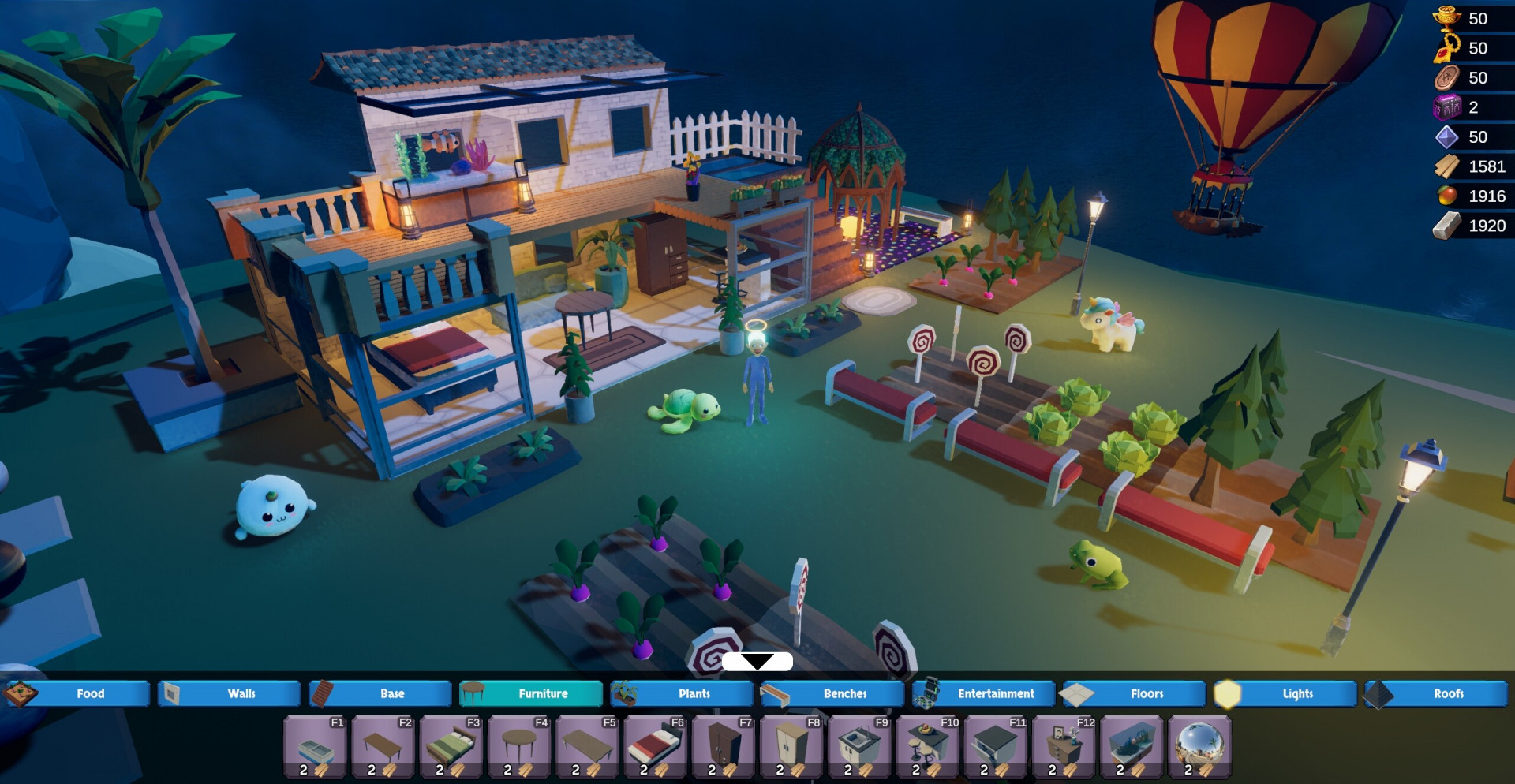Choose the red bed in slot F6
This screenshot has width=1515, height=784.
click(x=655, y=746)
